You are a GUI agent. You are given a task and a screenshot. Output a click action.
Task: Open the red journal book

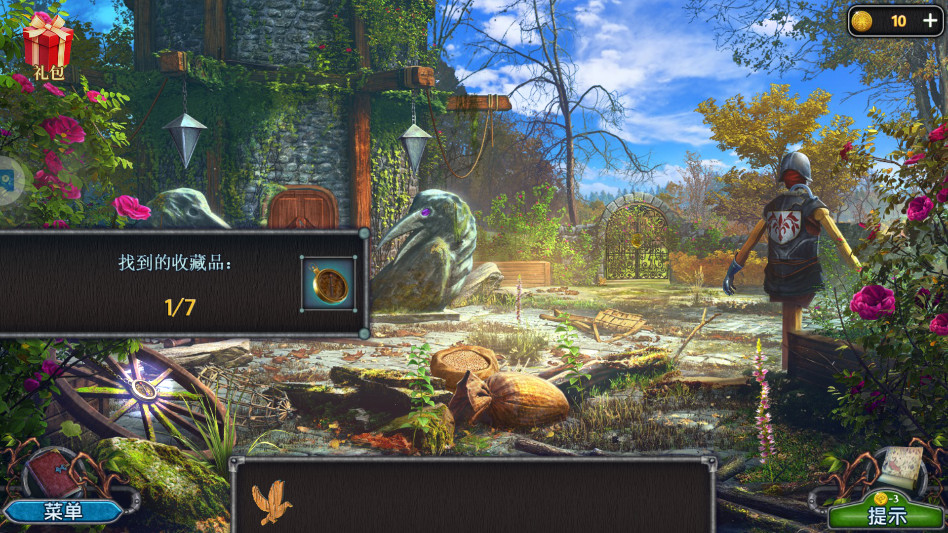(x=53, y=475)
